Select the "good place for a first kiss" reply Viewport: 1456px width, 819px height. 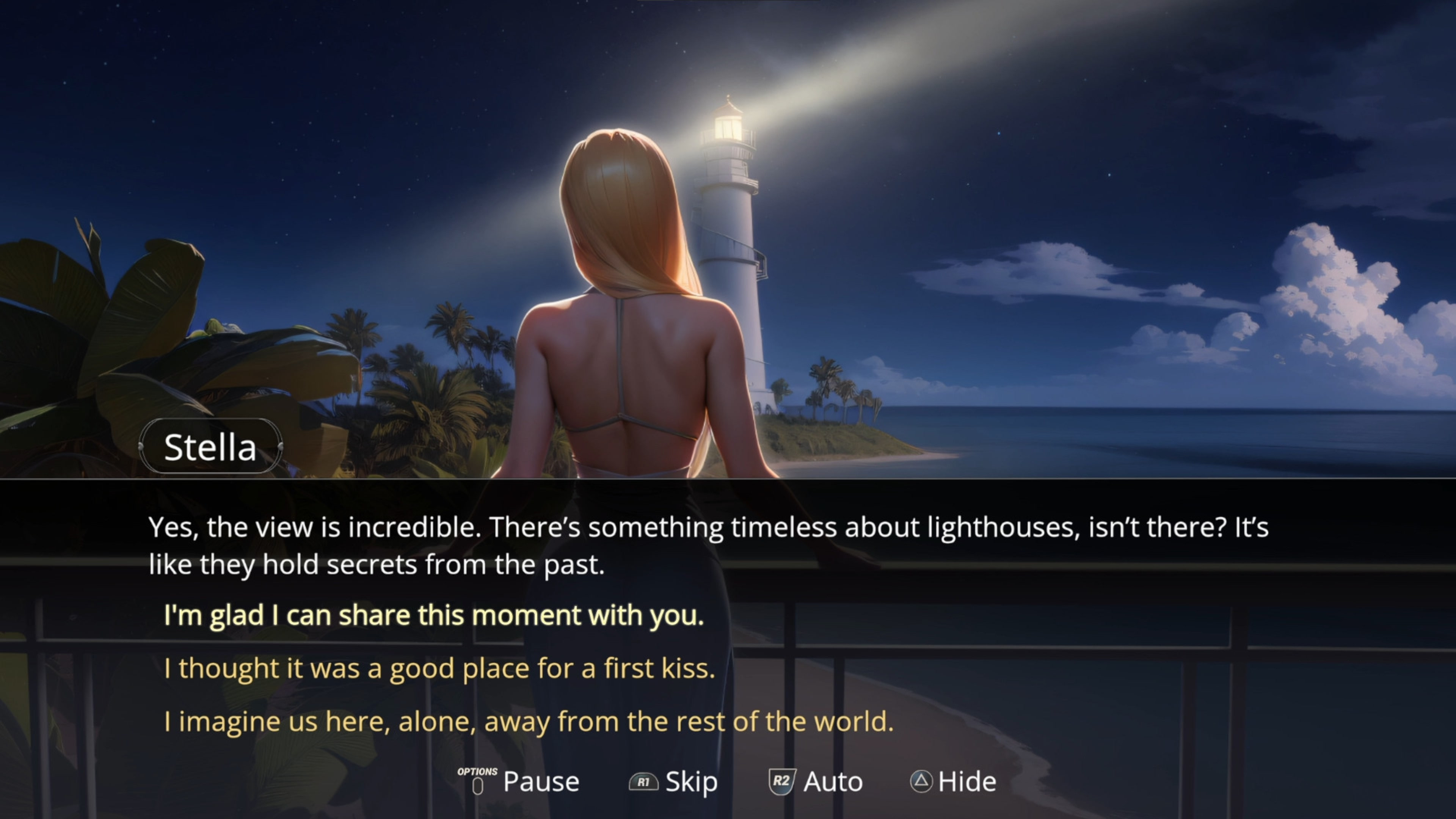coord(439,668)
